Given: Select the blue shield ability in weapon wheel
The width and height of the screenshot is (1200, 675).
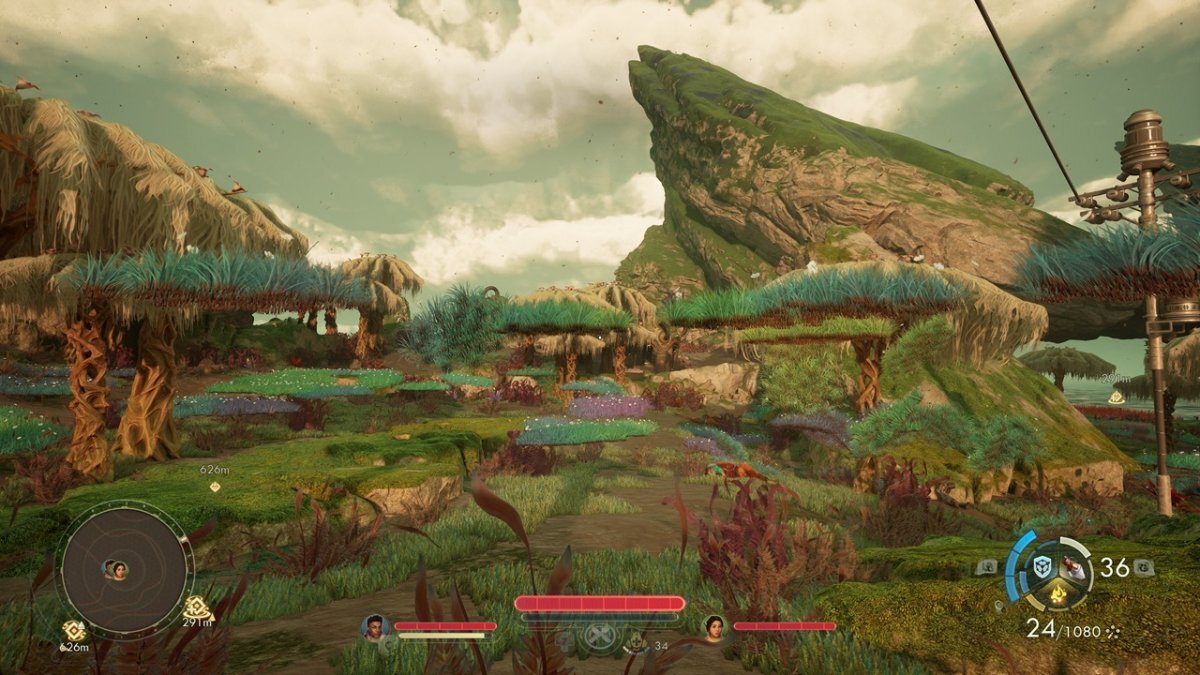Looking at the screenshot, I should [x=1041, y=565].
